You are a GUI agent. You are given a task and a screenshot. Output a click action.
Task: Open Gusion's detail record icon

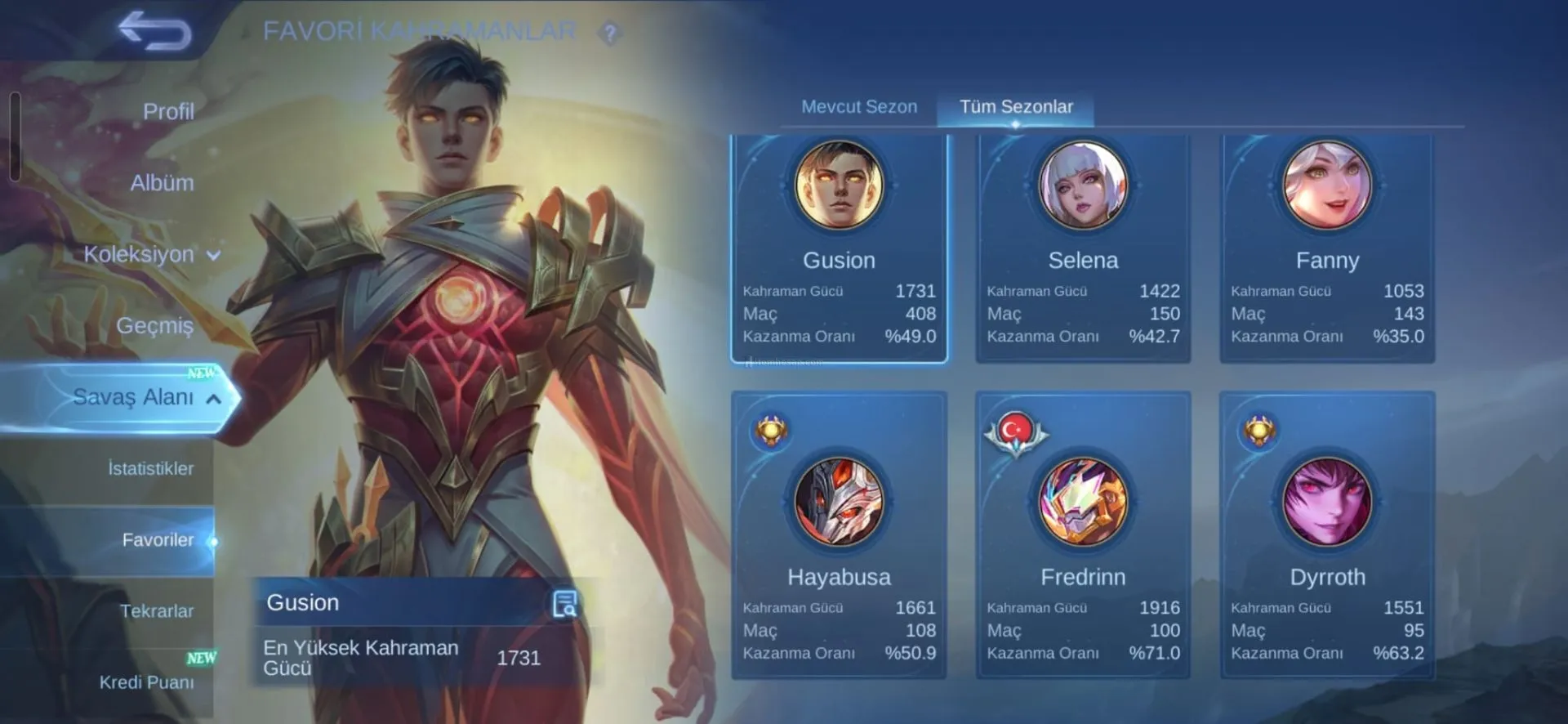point(564,604)
